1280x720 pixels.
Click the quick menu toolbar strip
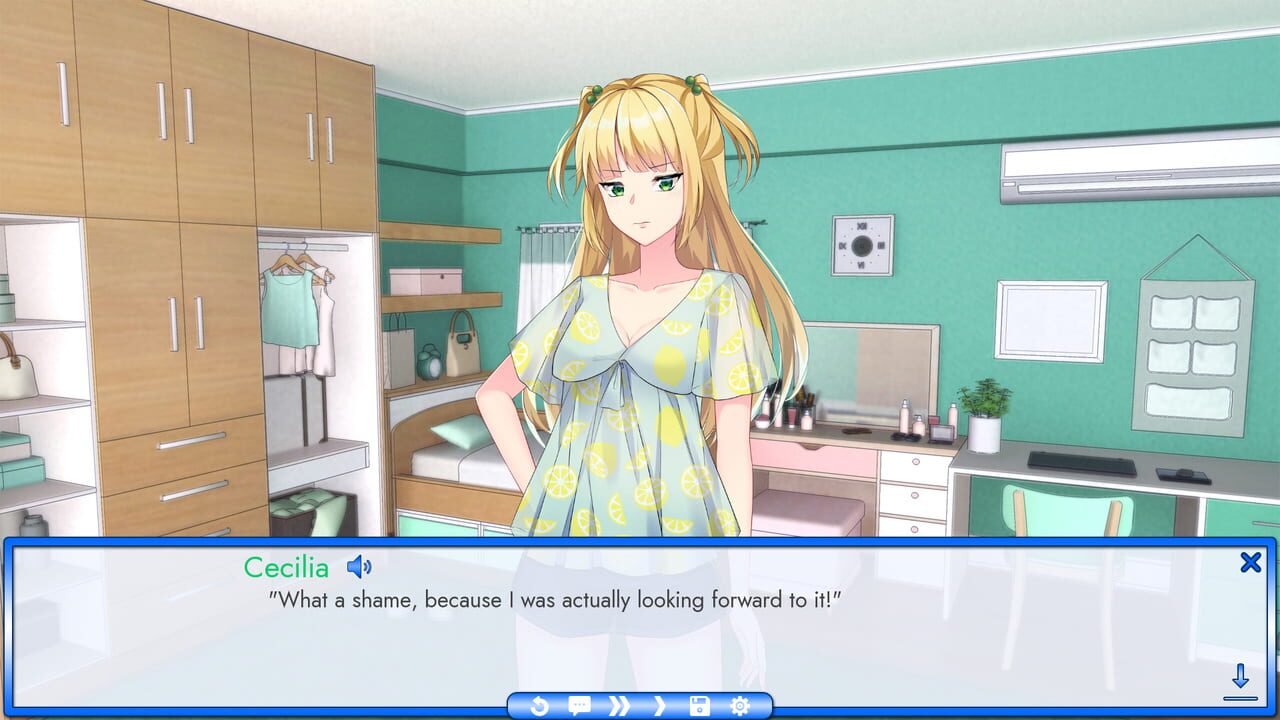(640, 705)
